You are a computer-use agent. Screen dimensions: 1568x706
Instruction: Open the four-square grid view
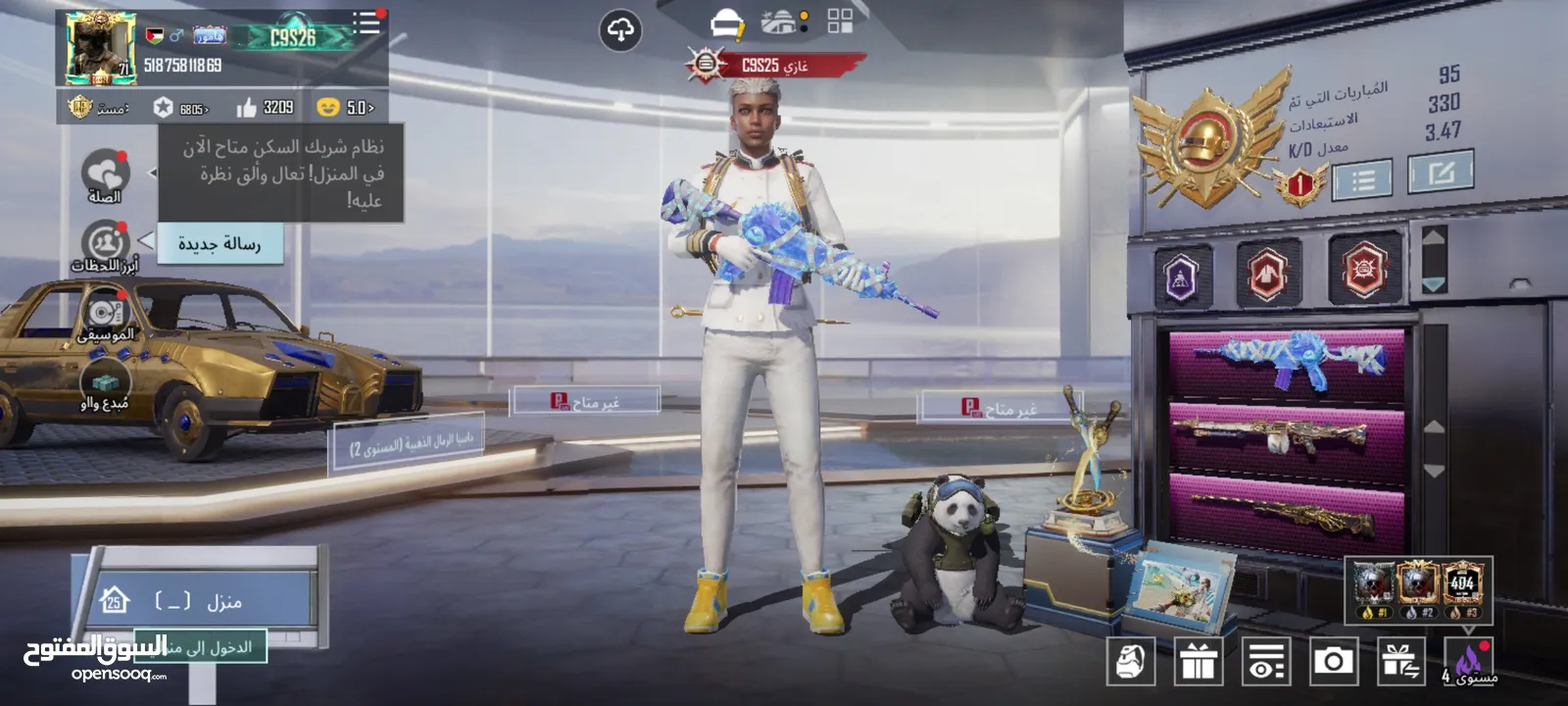(x=840, y=22)
